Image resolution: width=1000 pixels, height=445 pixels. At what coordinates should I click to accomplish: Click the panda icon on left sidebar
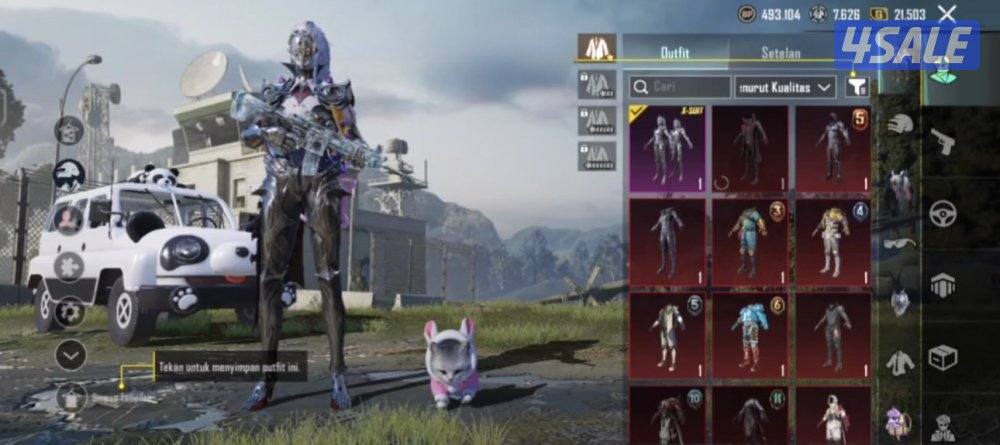pyautogui.click(x=69, y=175)
